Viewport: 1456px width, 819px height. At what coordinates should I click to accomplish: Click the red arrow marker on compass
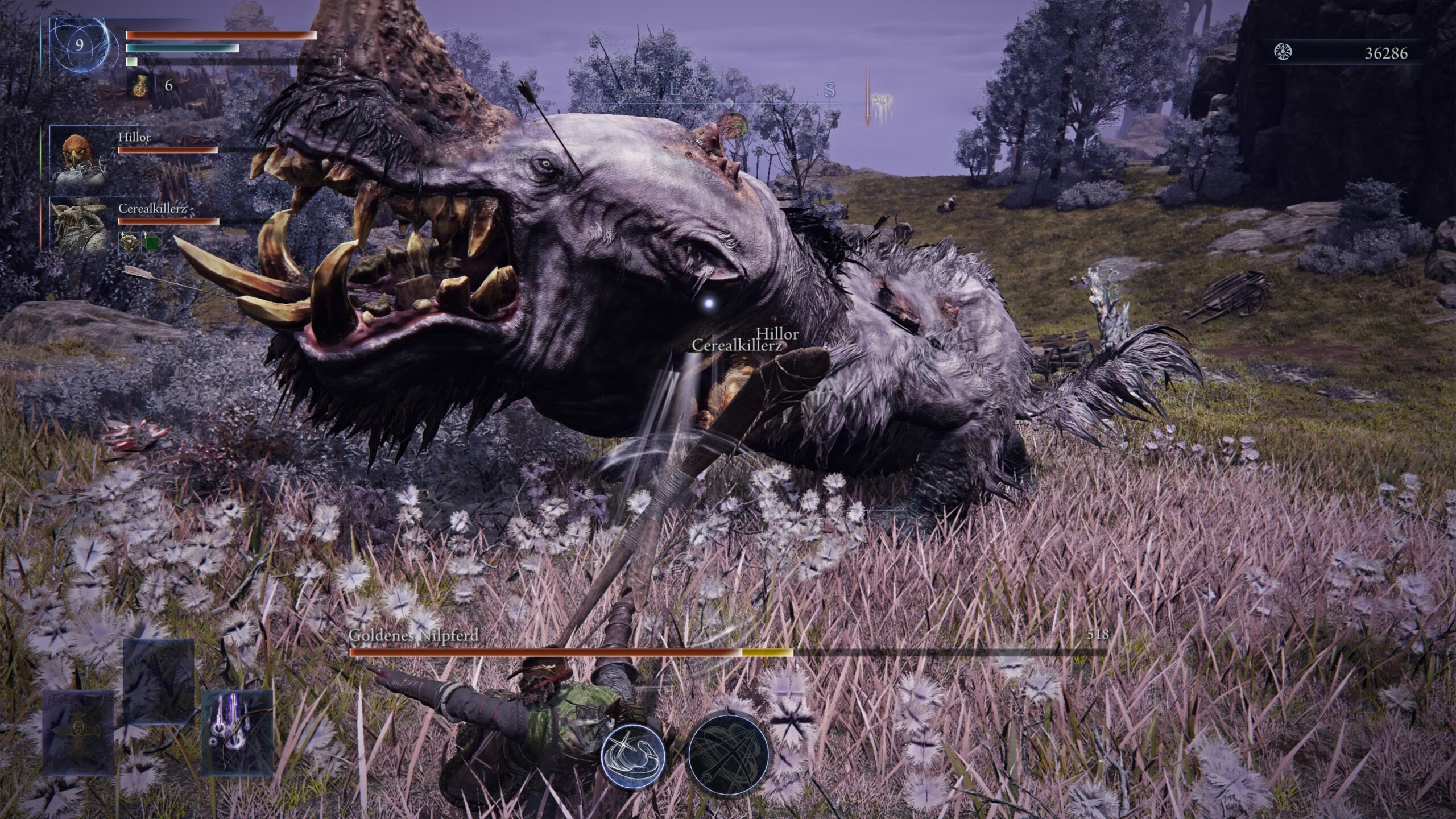[868, 104]
